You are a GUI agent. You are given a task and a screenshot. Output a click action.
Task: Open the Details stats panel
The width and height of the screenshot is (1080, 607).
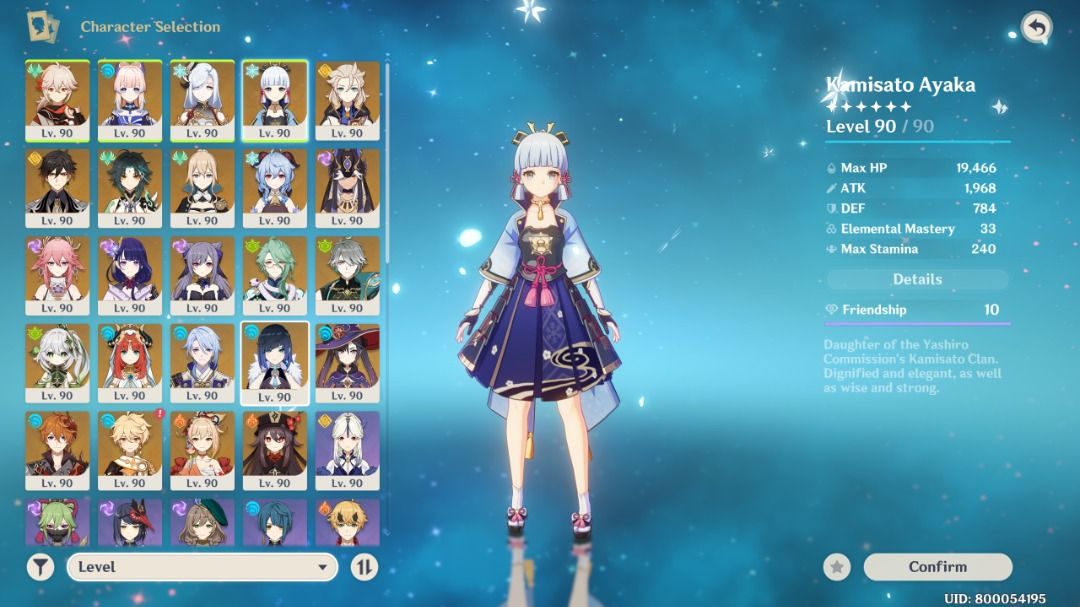(917, 280)
